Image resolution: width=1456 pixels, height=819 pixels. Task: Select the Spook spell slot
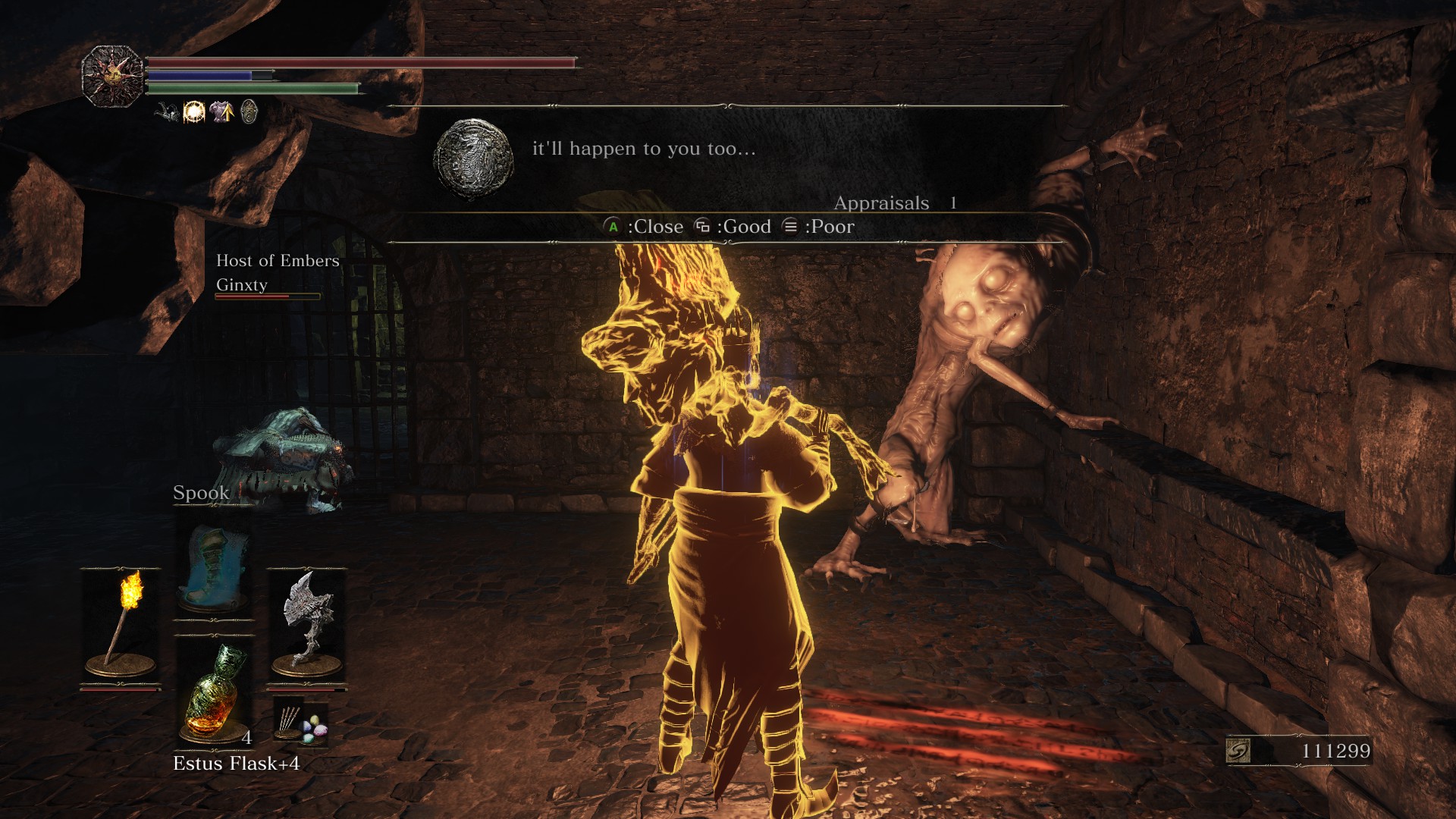coord(215,565)
